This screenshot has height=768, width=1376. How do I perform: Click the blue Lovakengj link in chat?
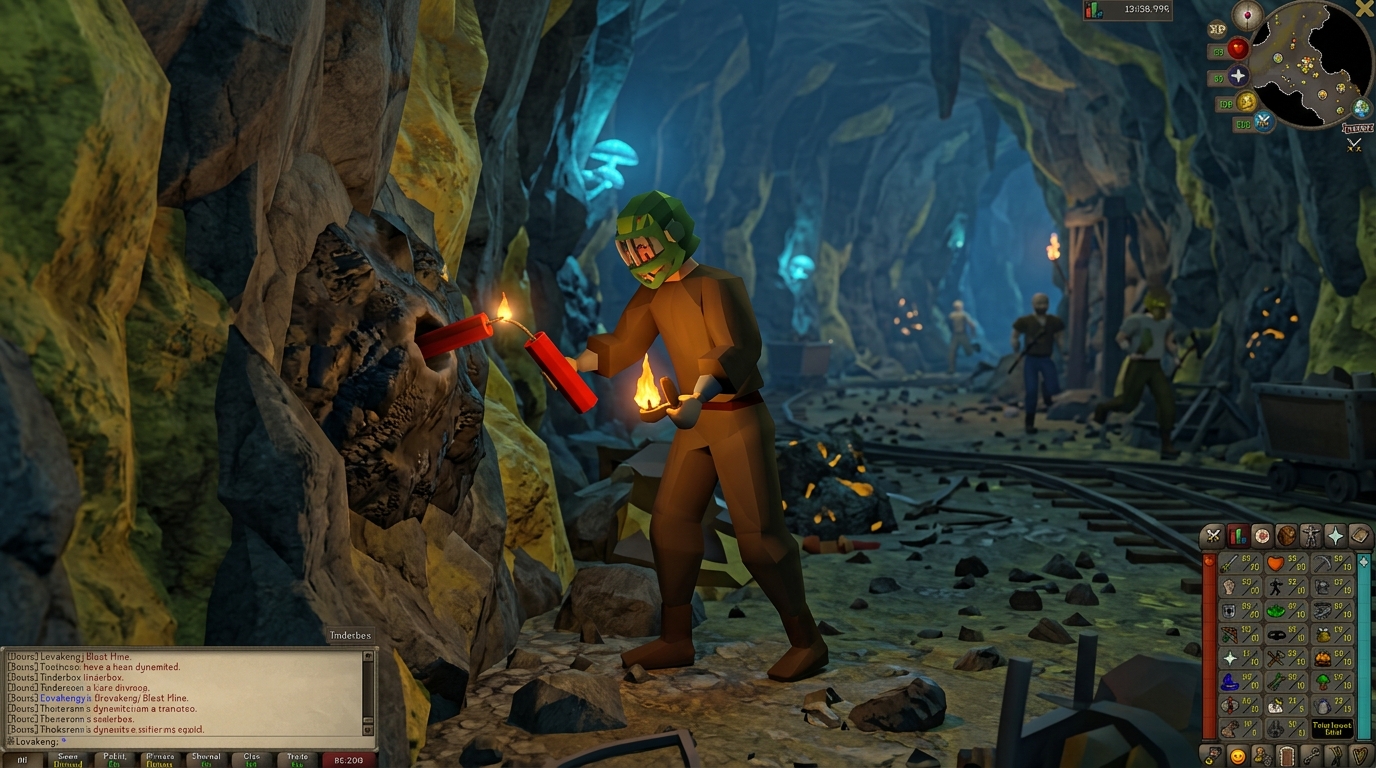point(62,697)
